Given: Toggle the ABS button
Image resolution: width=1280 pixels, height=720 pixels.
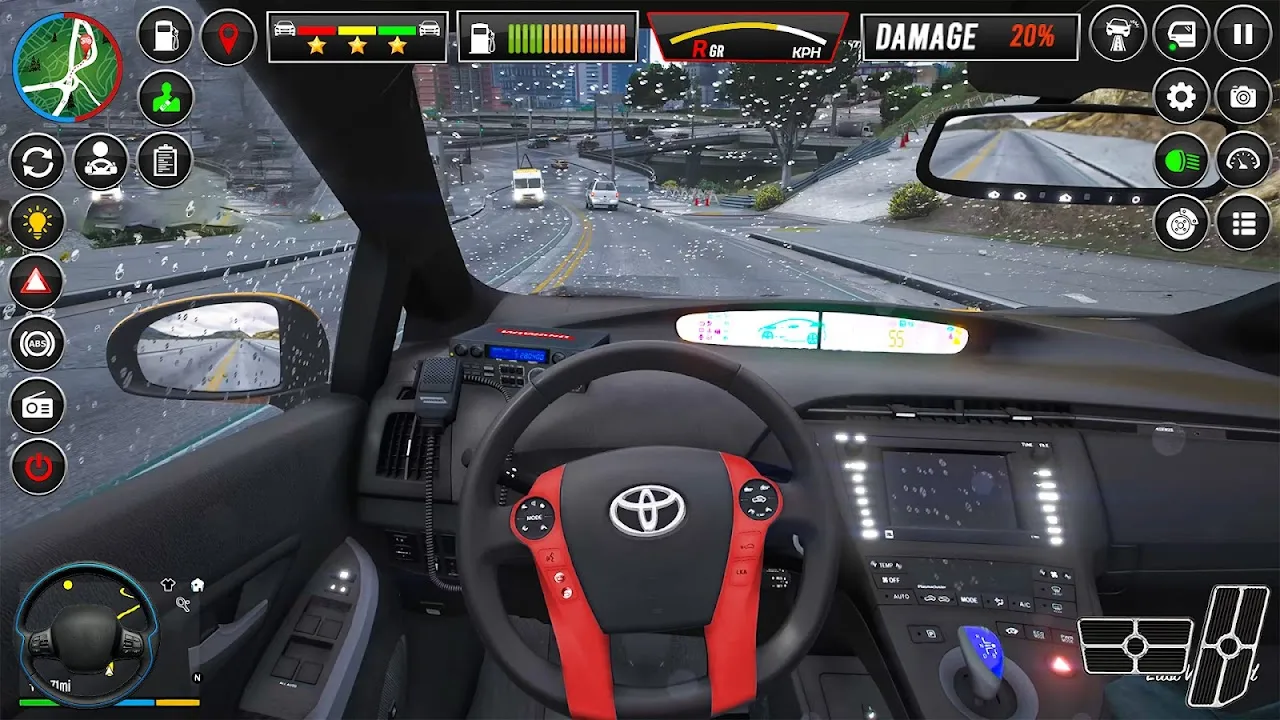Looking at the screenshot, I should pos(37,345).
